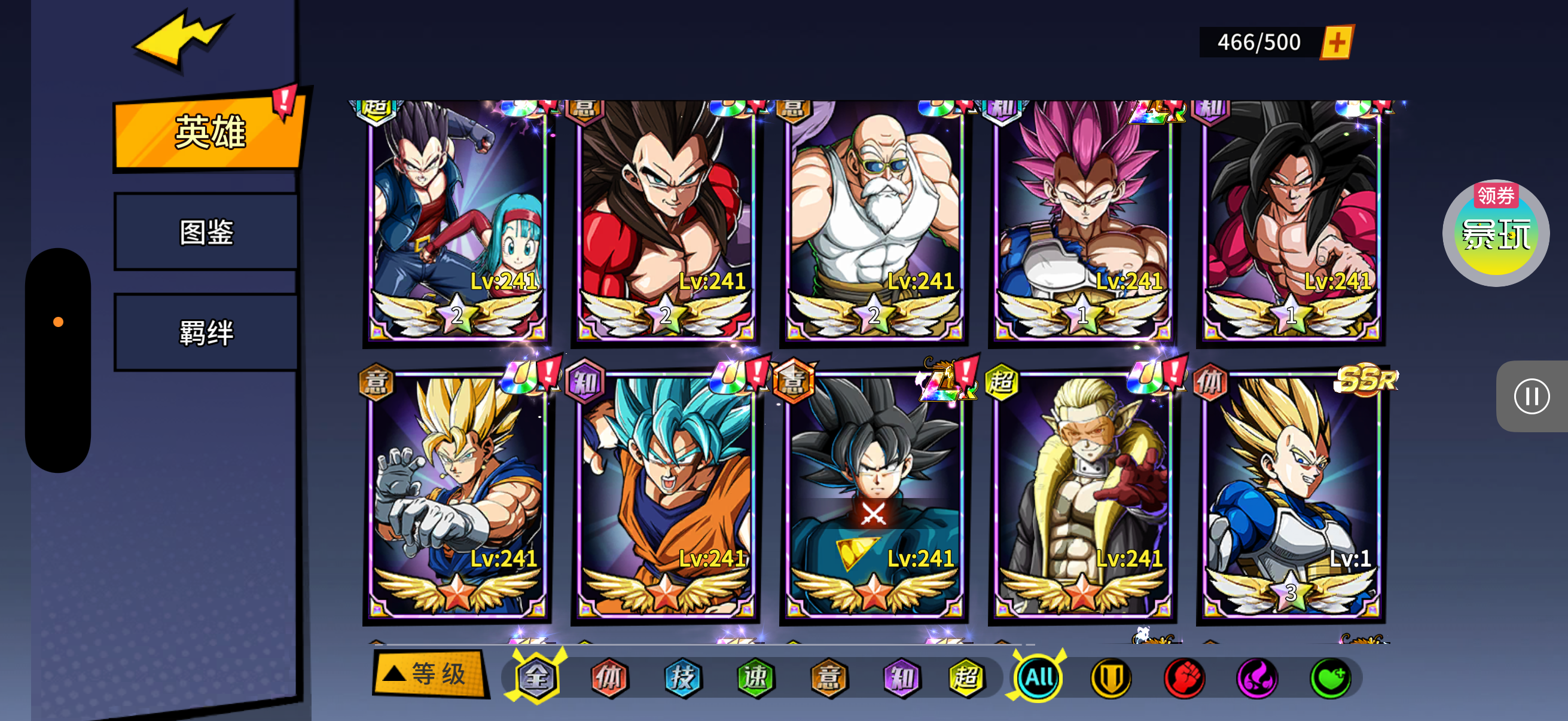Filter heroes by green 速 type
Image resolution: width=1568 pixels, height=721 pixels.
[755, 677]
